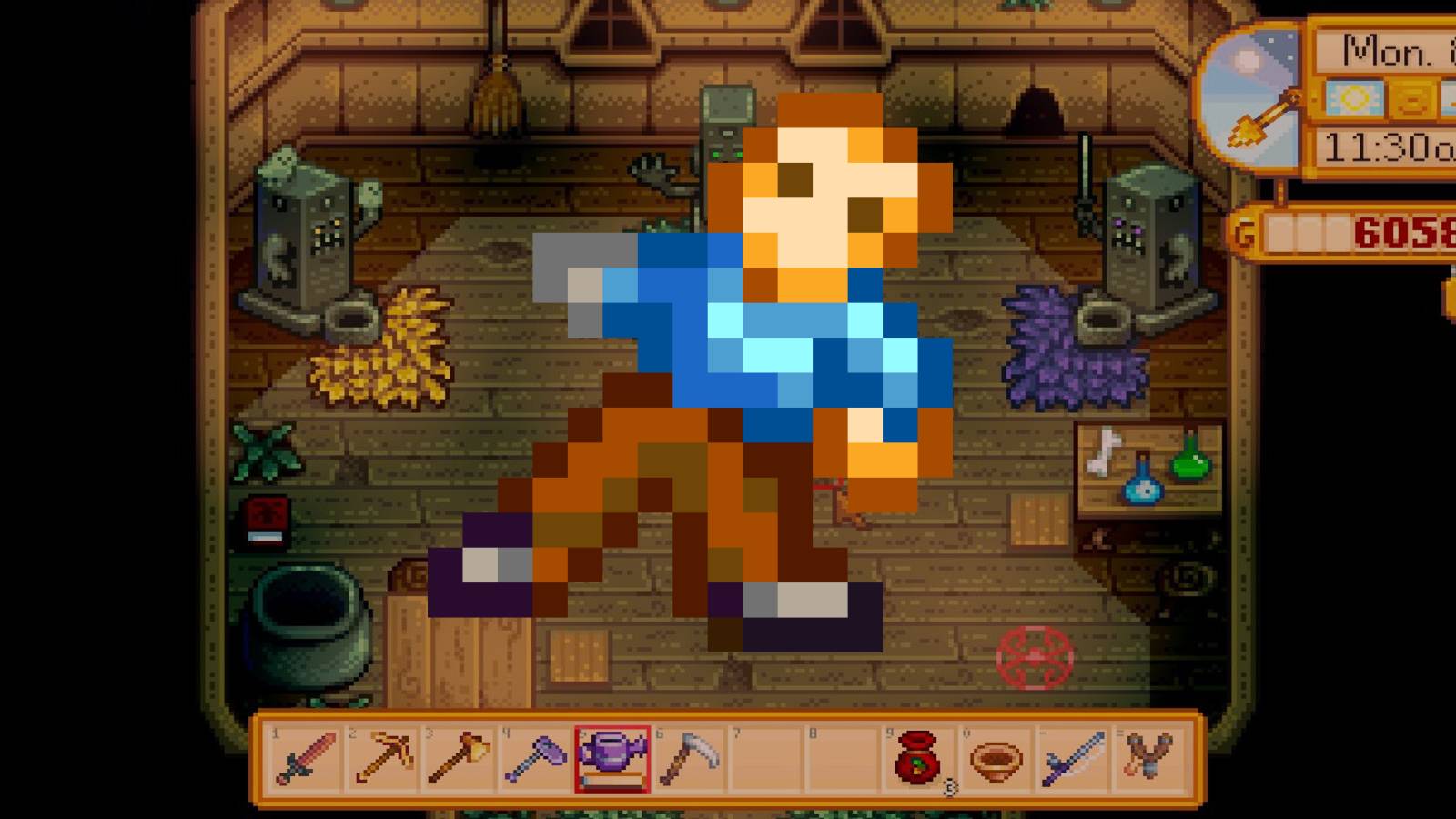Click the golden clock hand in the moon dial

pyautogui.click(x=1263, y=116)
